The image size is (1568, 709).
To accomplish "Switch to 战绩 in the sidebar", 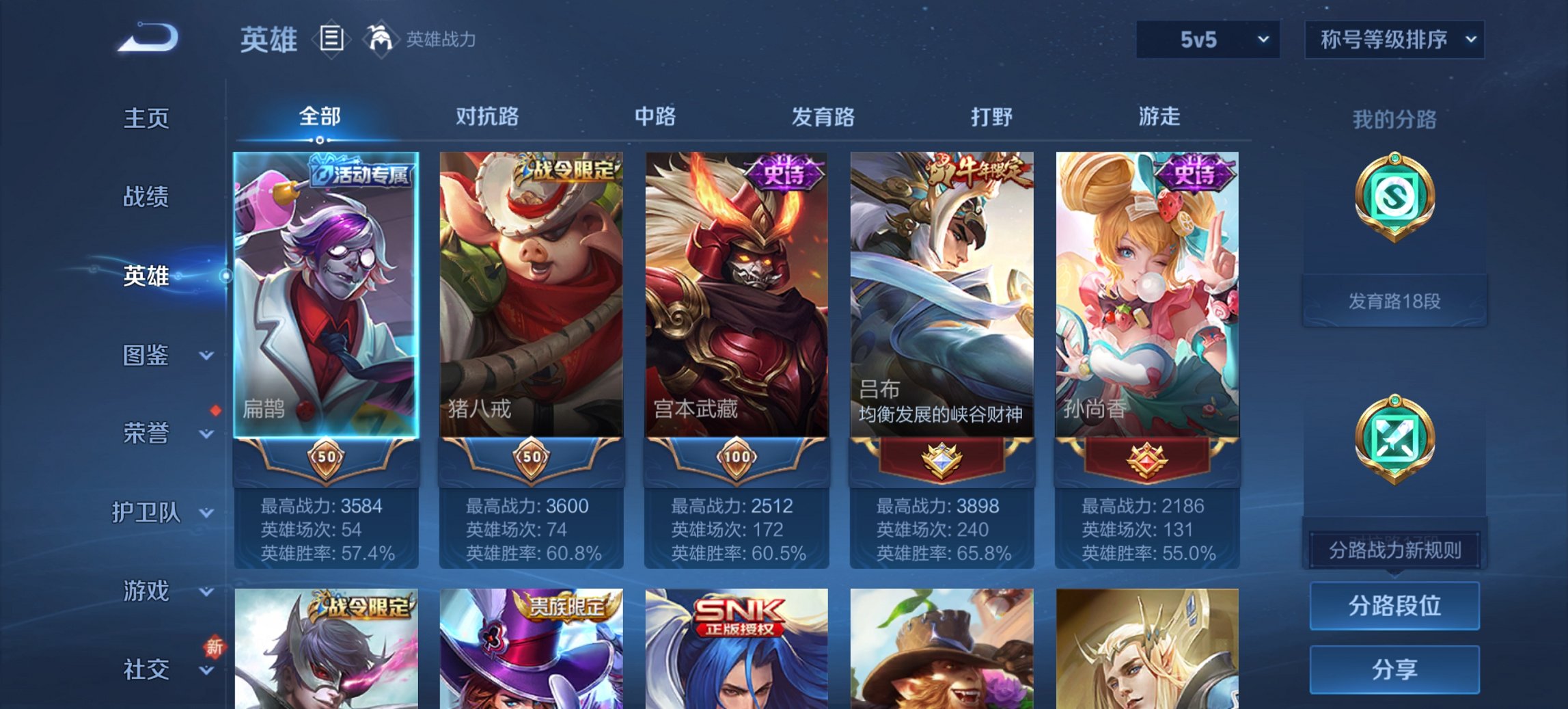I will [146, 198].
